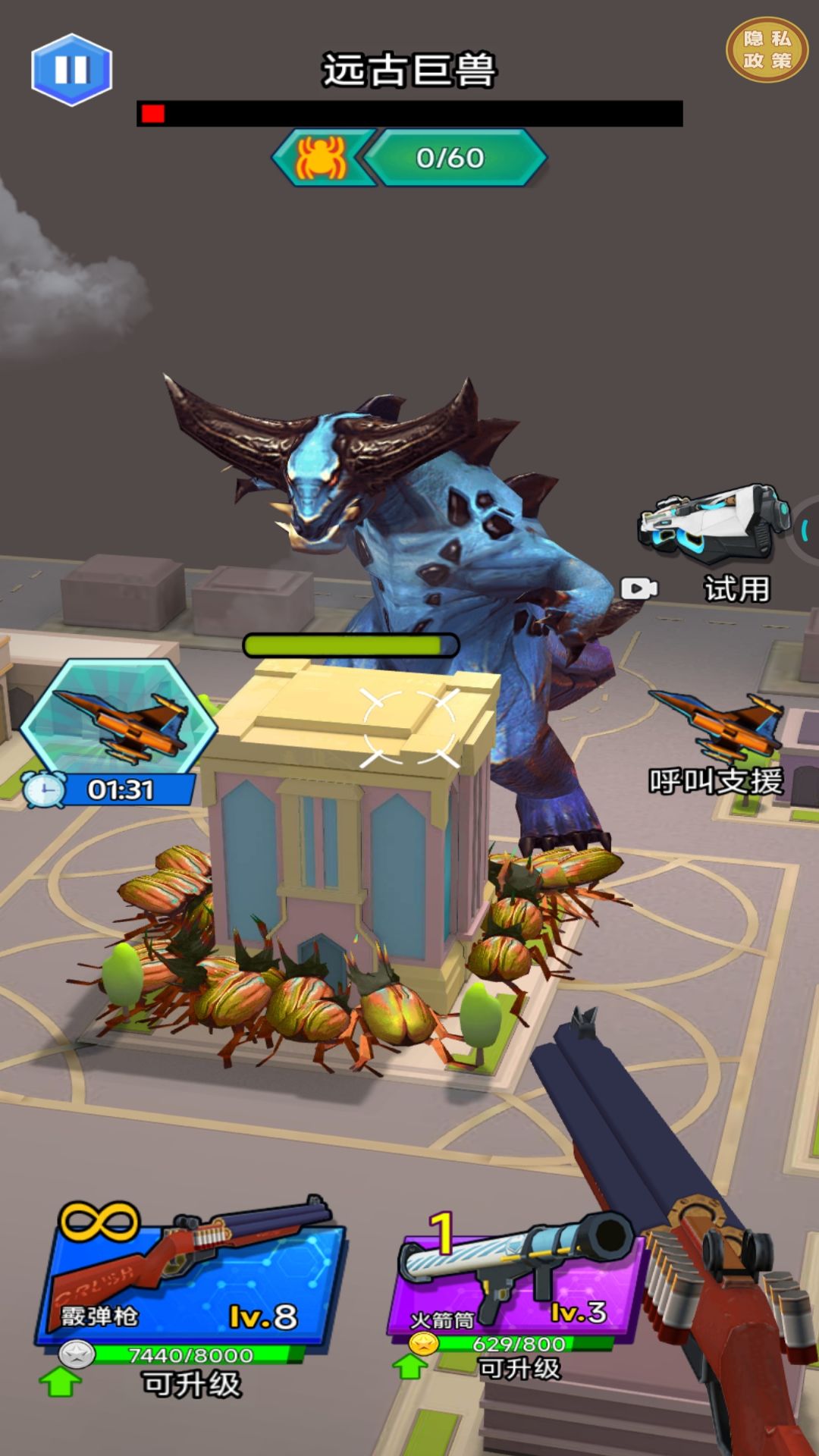Screen dimensions: 819x1456
Task: Pause the game with the blue hexagon button
Action: (72, 69)
